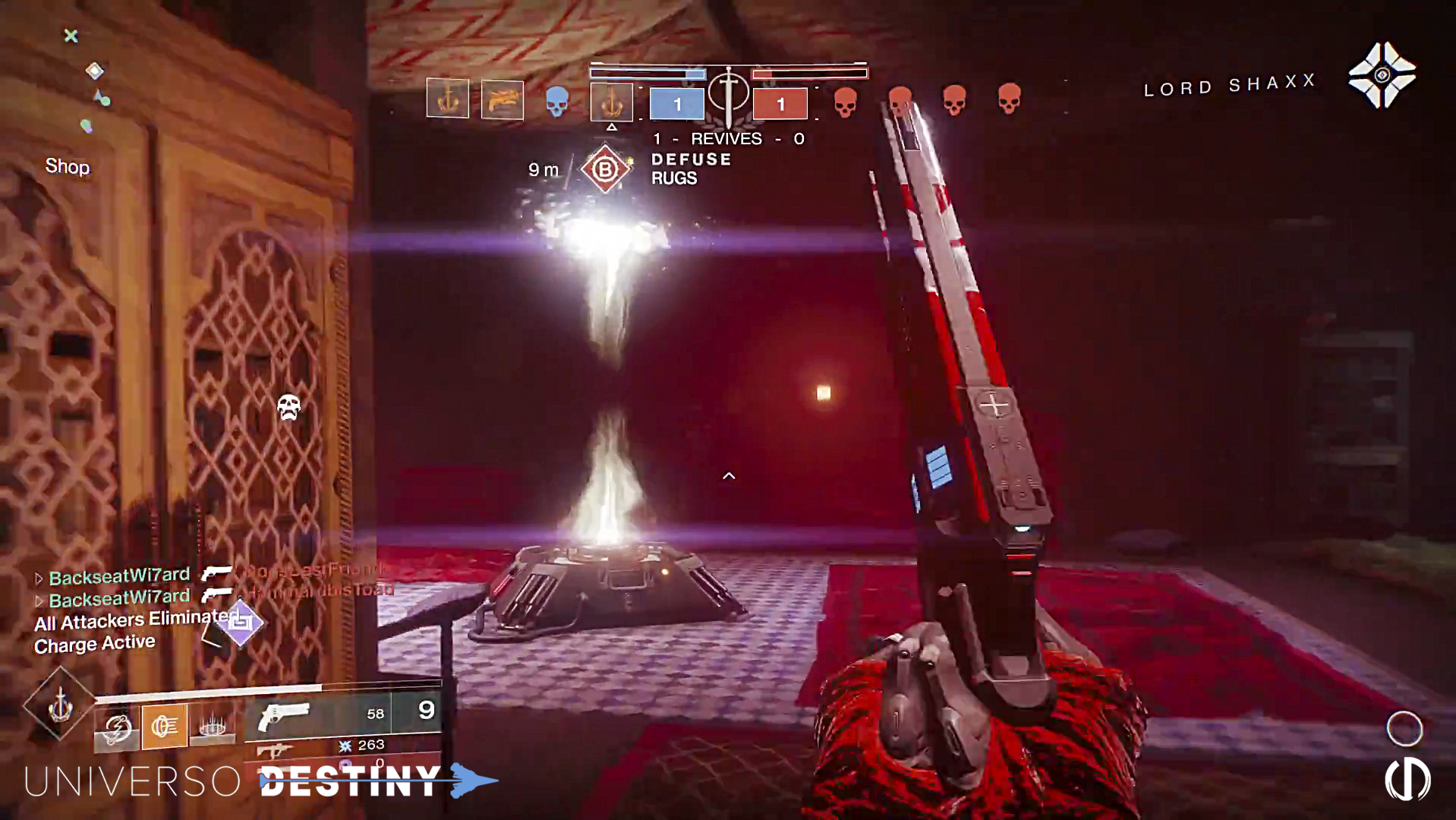
Task: Select the lightning grenade ability icon
Action: pos(117,730)
